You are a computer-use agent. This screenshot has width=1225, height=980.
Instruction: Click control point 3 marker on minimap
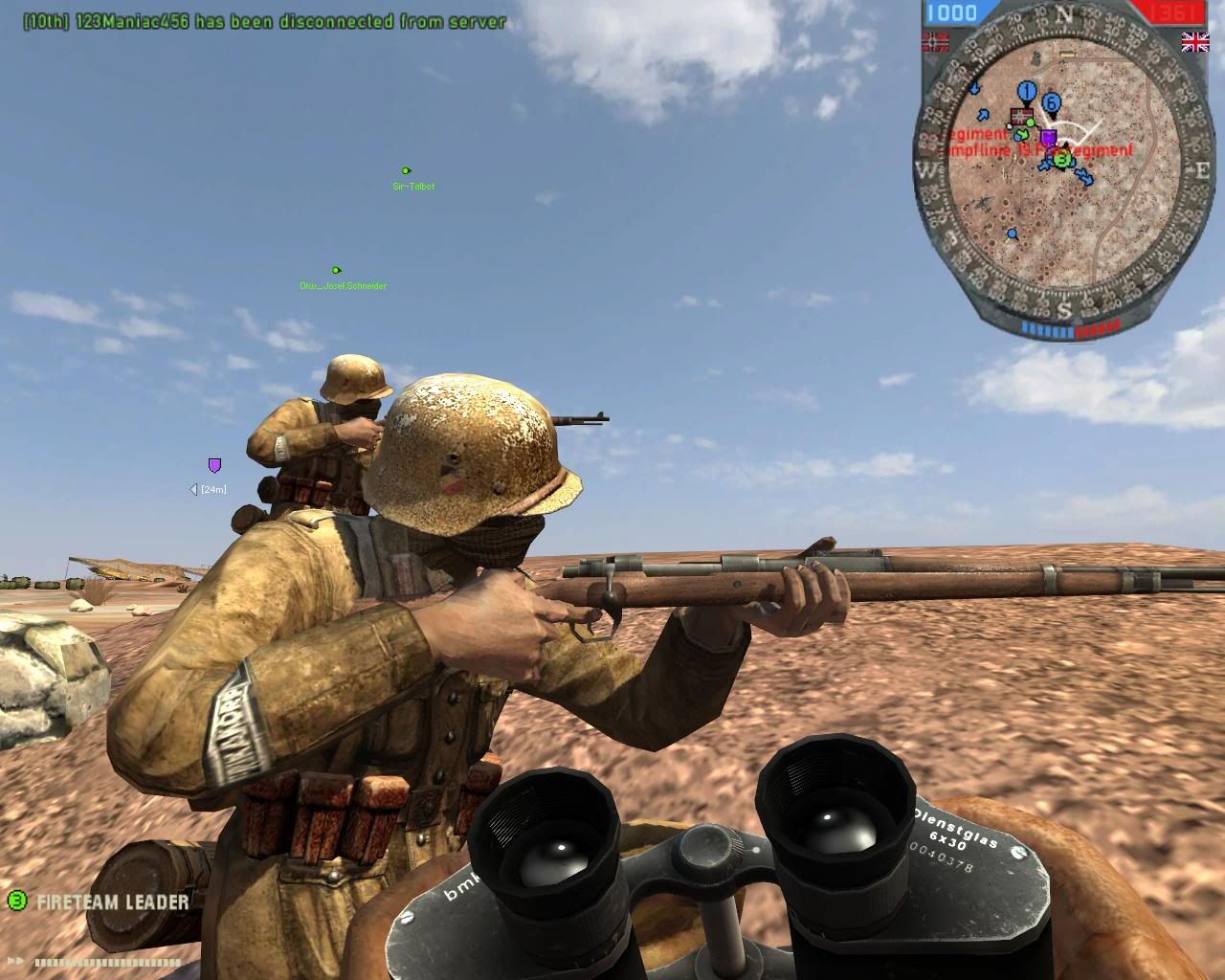point(1061,159)
